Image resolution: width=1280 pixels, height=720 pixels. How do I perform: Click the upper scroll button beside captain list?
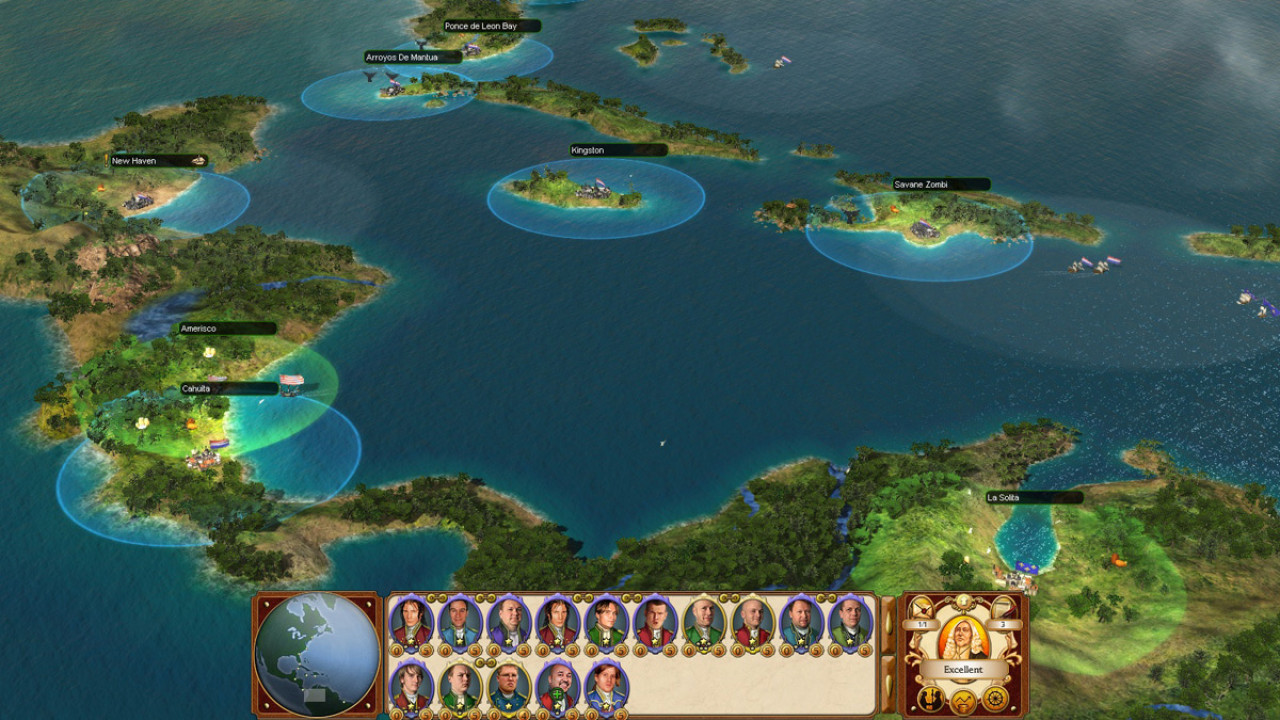click(888, 624)
